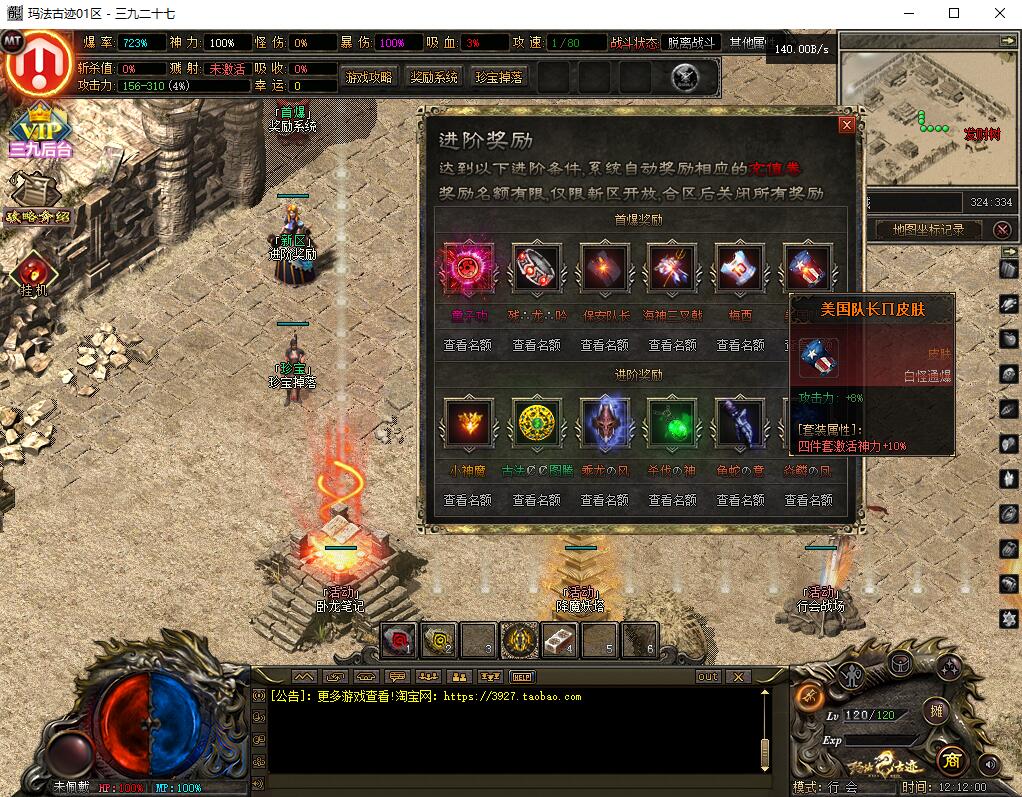Close the 进阶奖励 reward panel
Image resolution: width=1022 pixels, height=797 pixels.
click(x=847, y=125)
